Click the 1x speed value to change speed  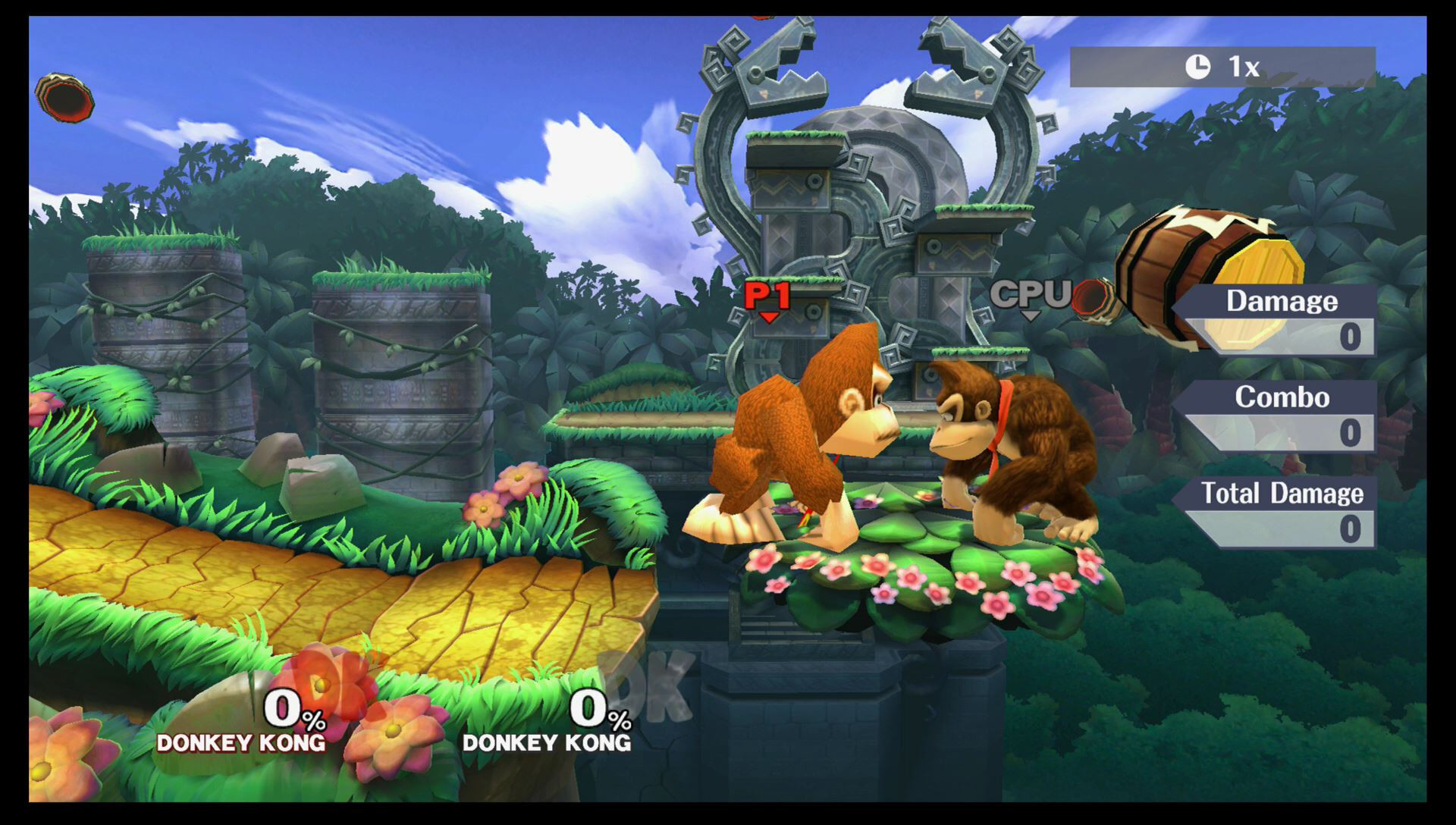(1244, 65)
